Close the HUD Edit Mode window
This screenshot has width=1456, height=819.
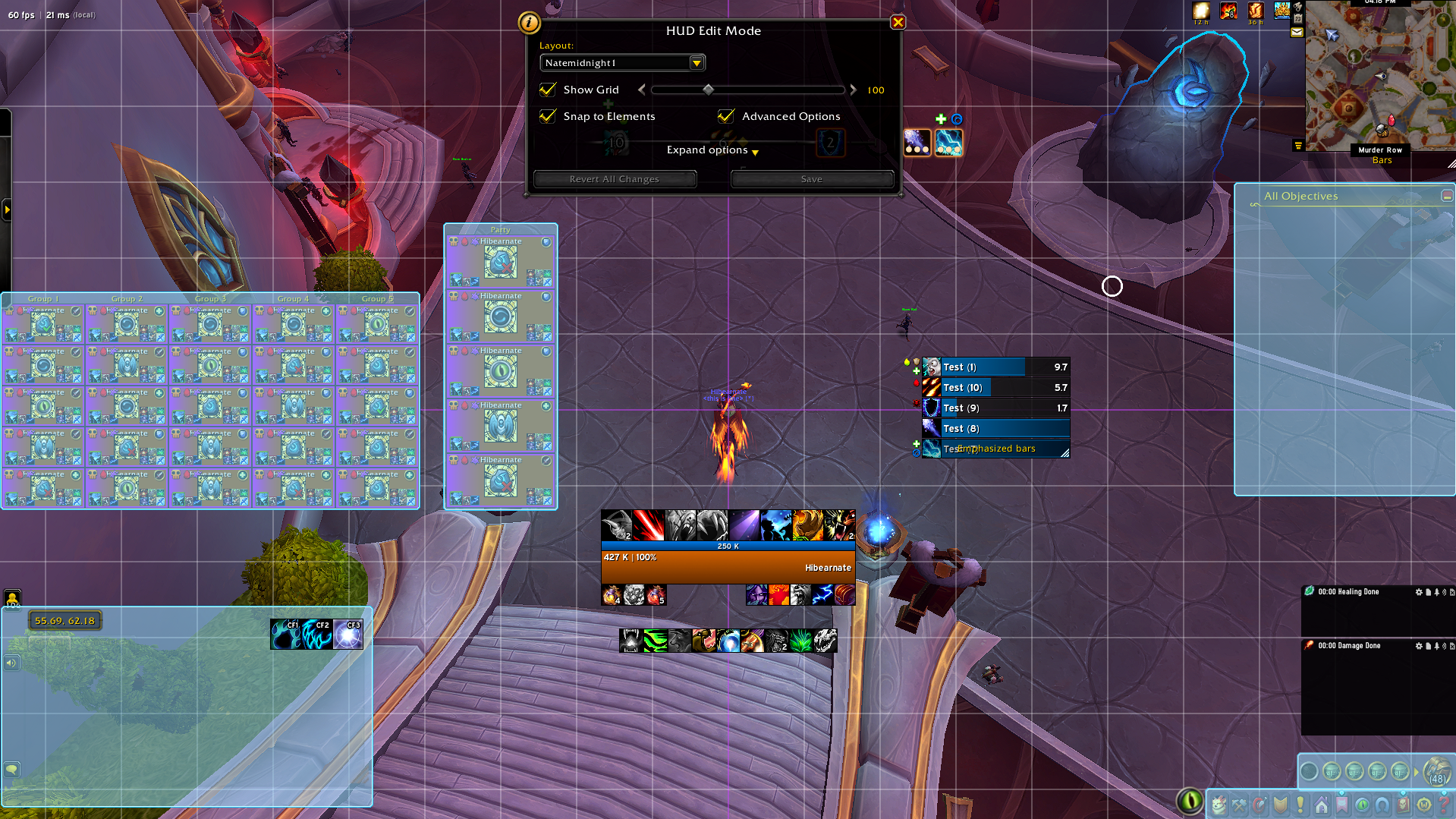tap(898, 23)
